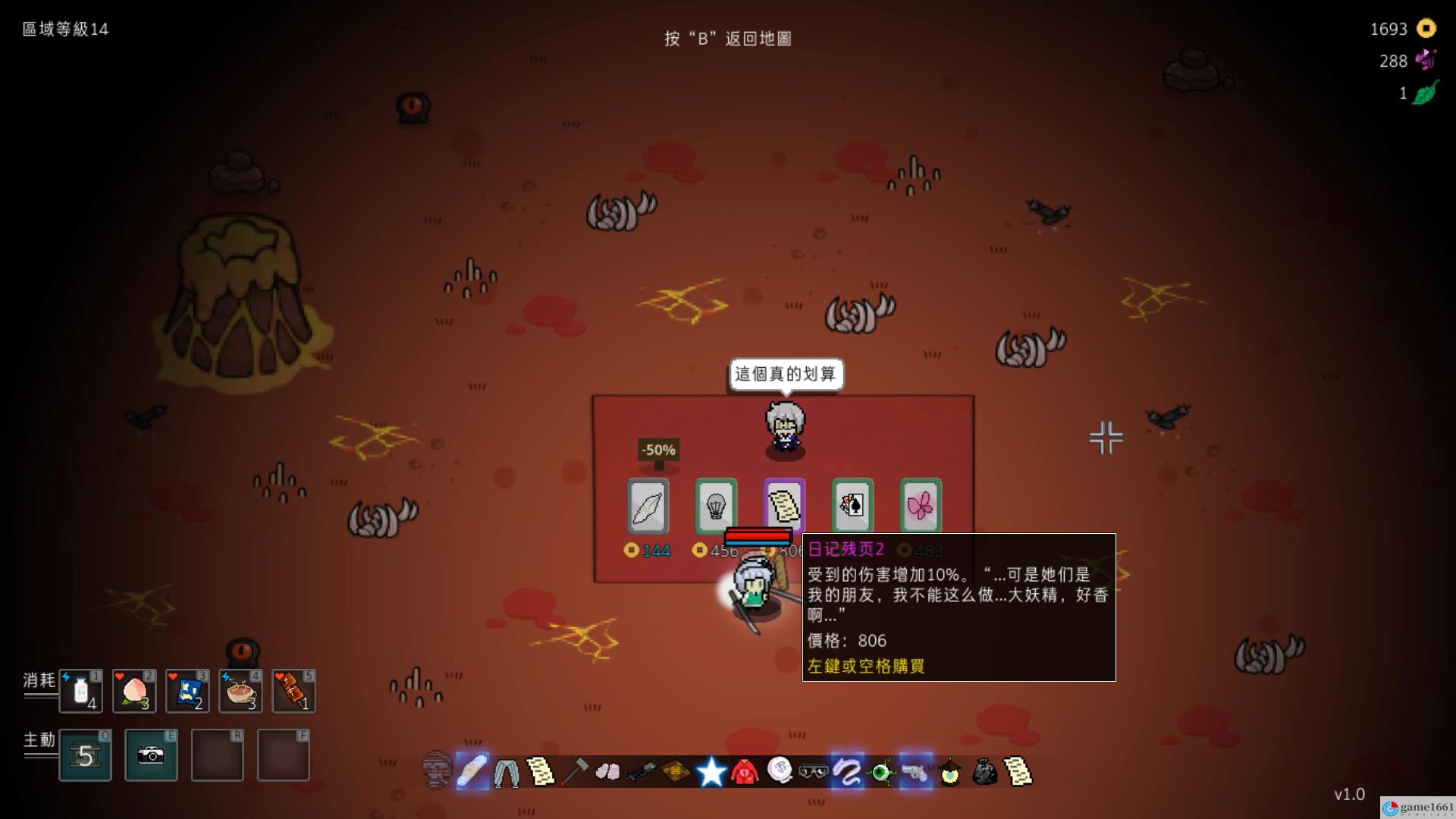Choose the playing cards shop item
The height and width of the screenshot is (819, 1456).
852,506
